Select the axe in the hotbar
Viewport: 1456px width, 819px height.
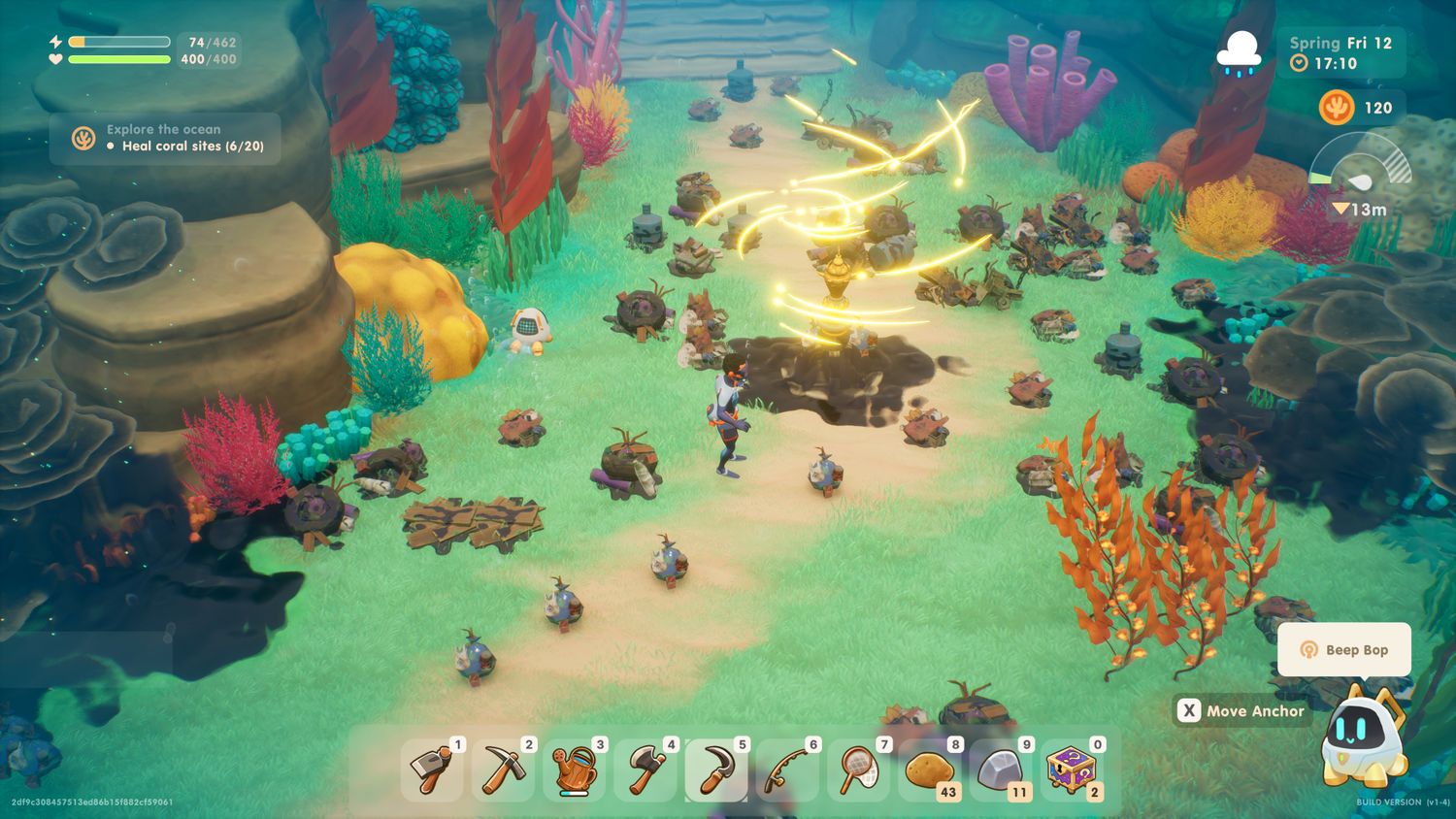pos(645,770)
